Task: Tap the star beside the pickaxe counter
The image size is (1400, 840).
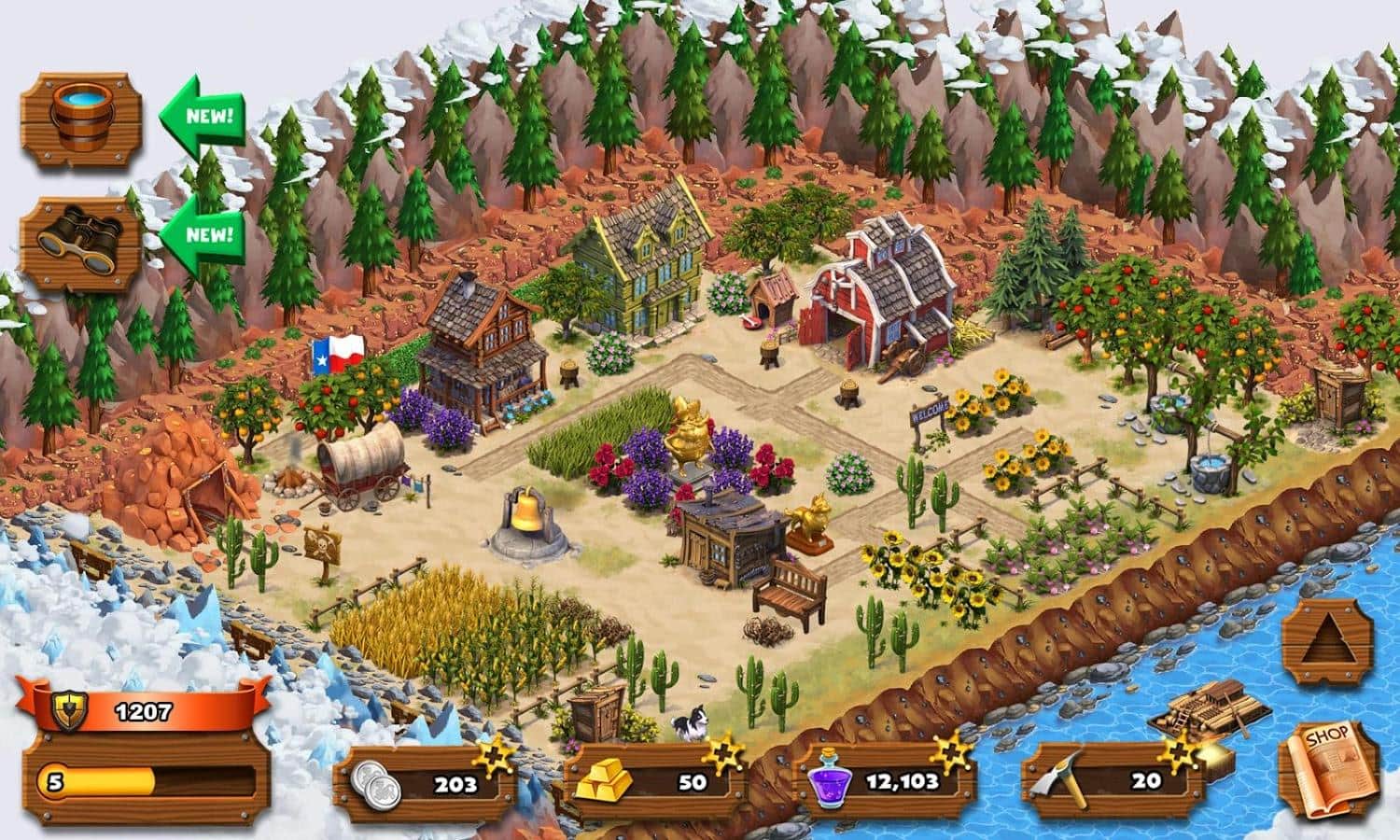Action: 1180,754
